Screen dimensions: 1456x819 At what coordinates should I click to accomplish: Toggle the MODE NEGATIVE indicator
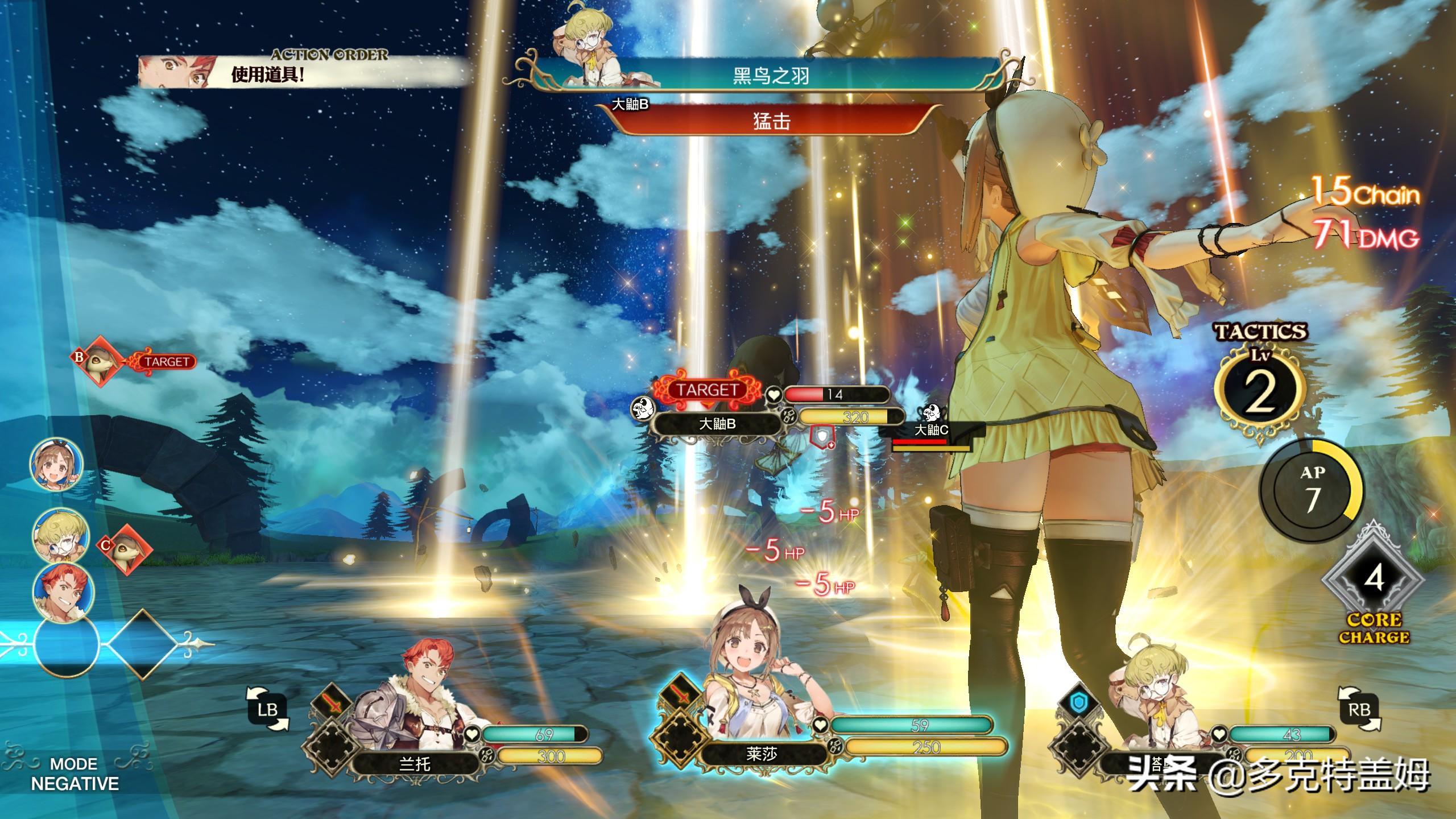point(75,773)
